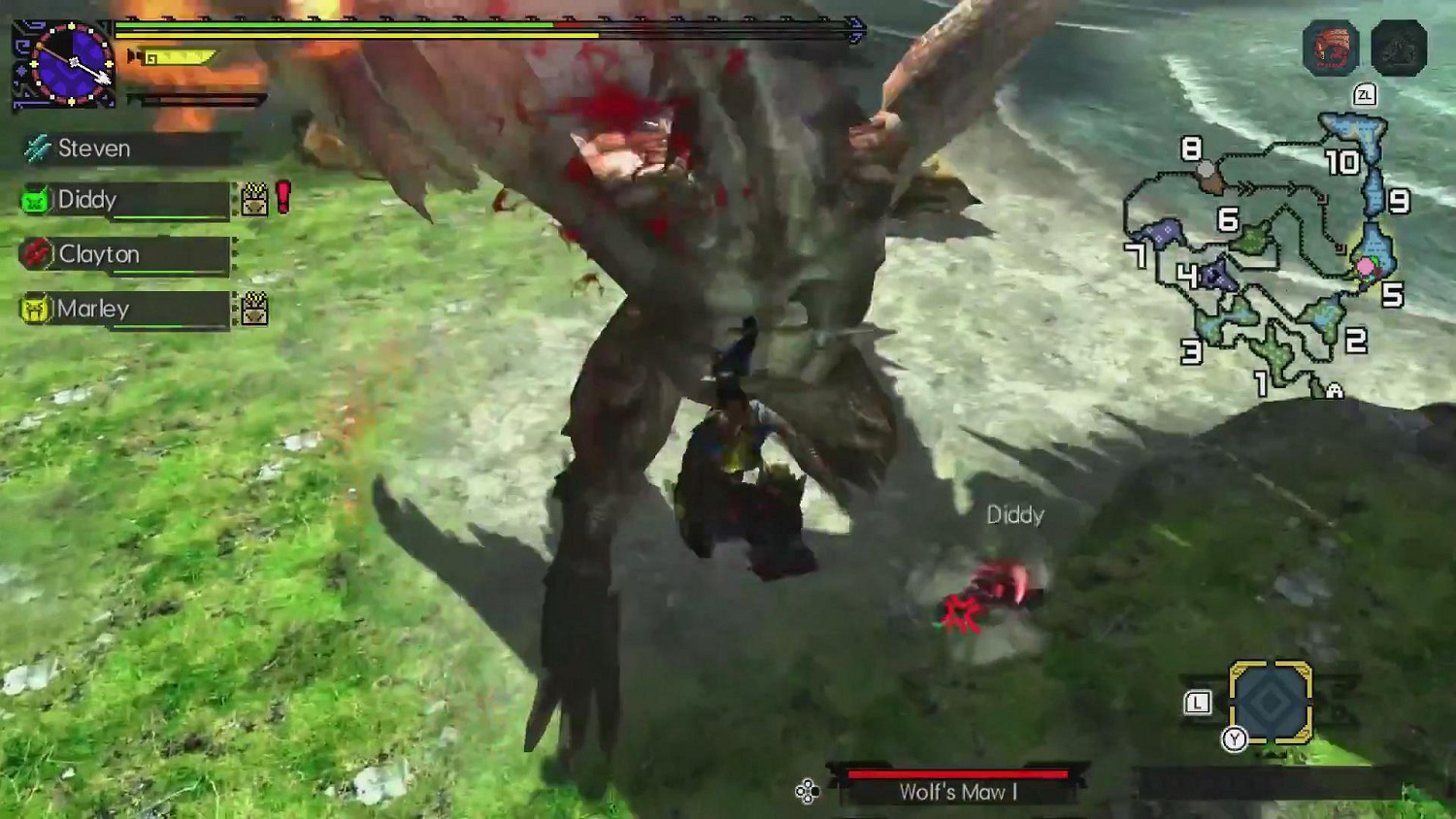
Task: Select Steven's name in the party list
Action: coord(95,147)
